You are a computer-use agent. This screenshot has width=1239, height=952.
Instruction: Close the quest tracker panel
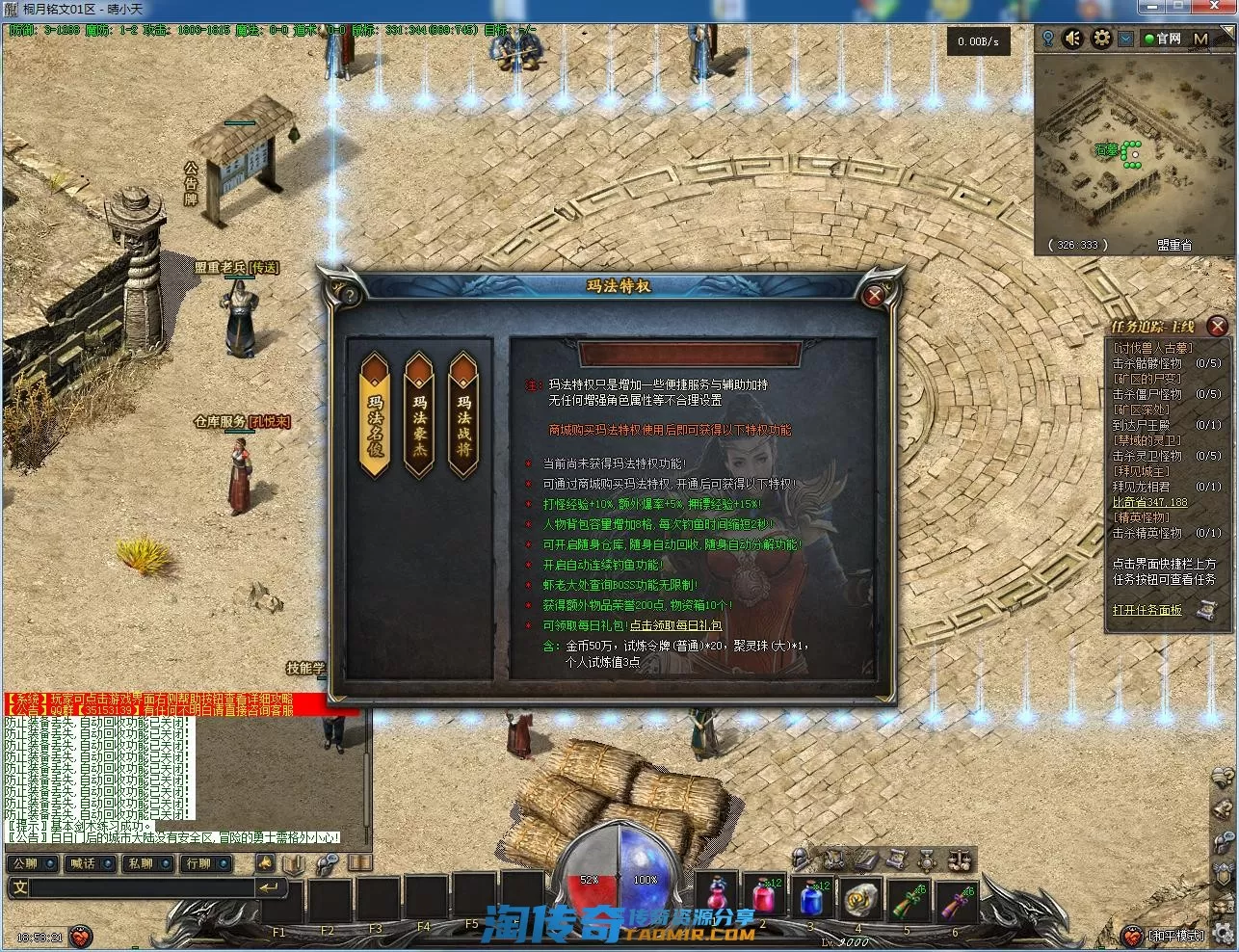[1218, 327]
